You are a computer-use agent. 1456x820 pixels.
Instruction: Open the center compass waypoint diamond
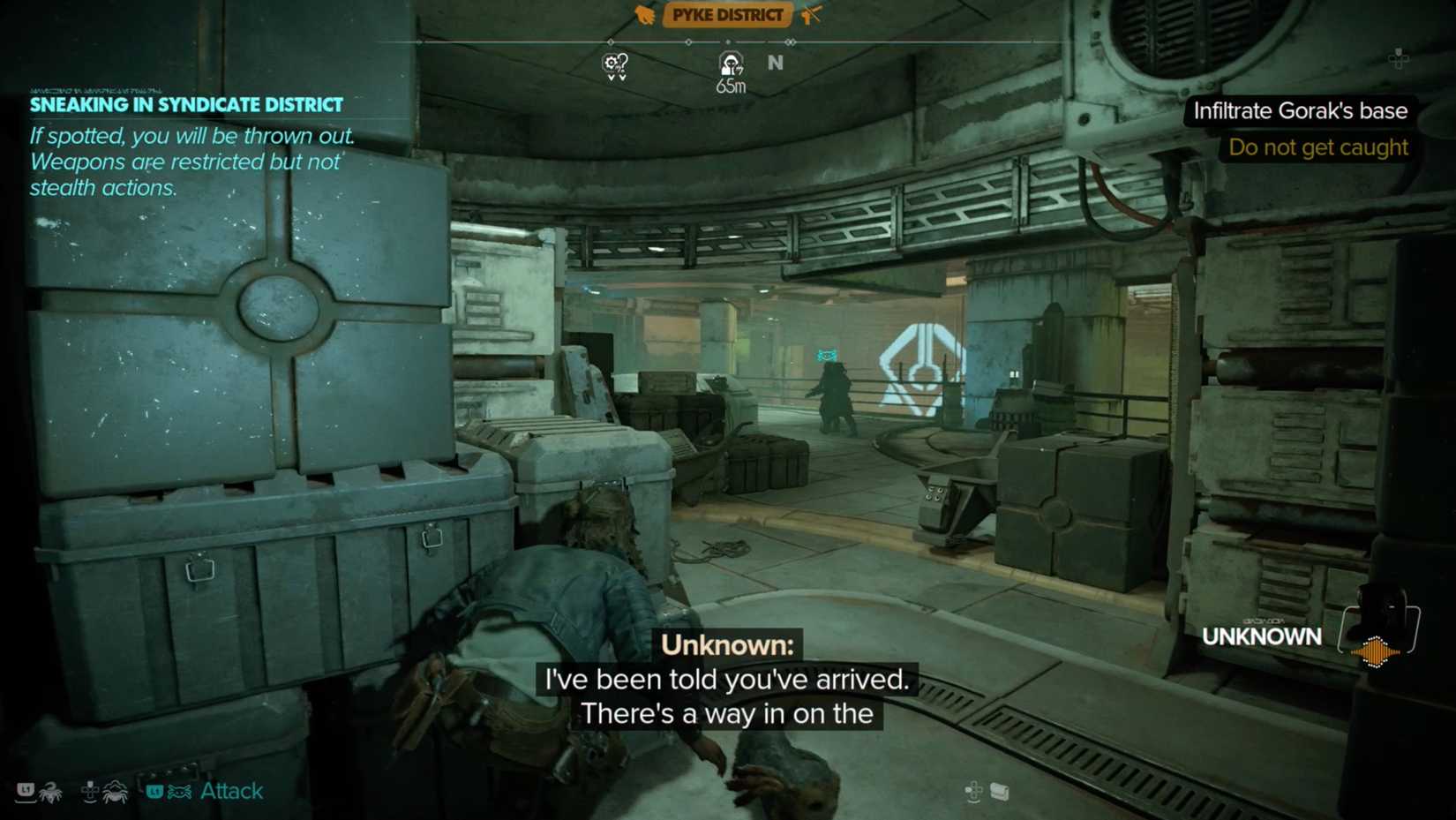pos(688,41)
